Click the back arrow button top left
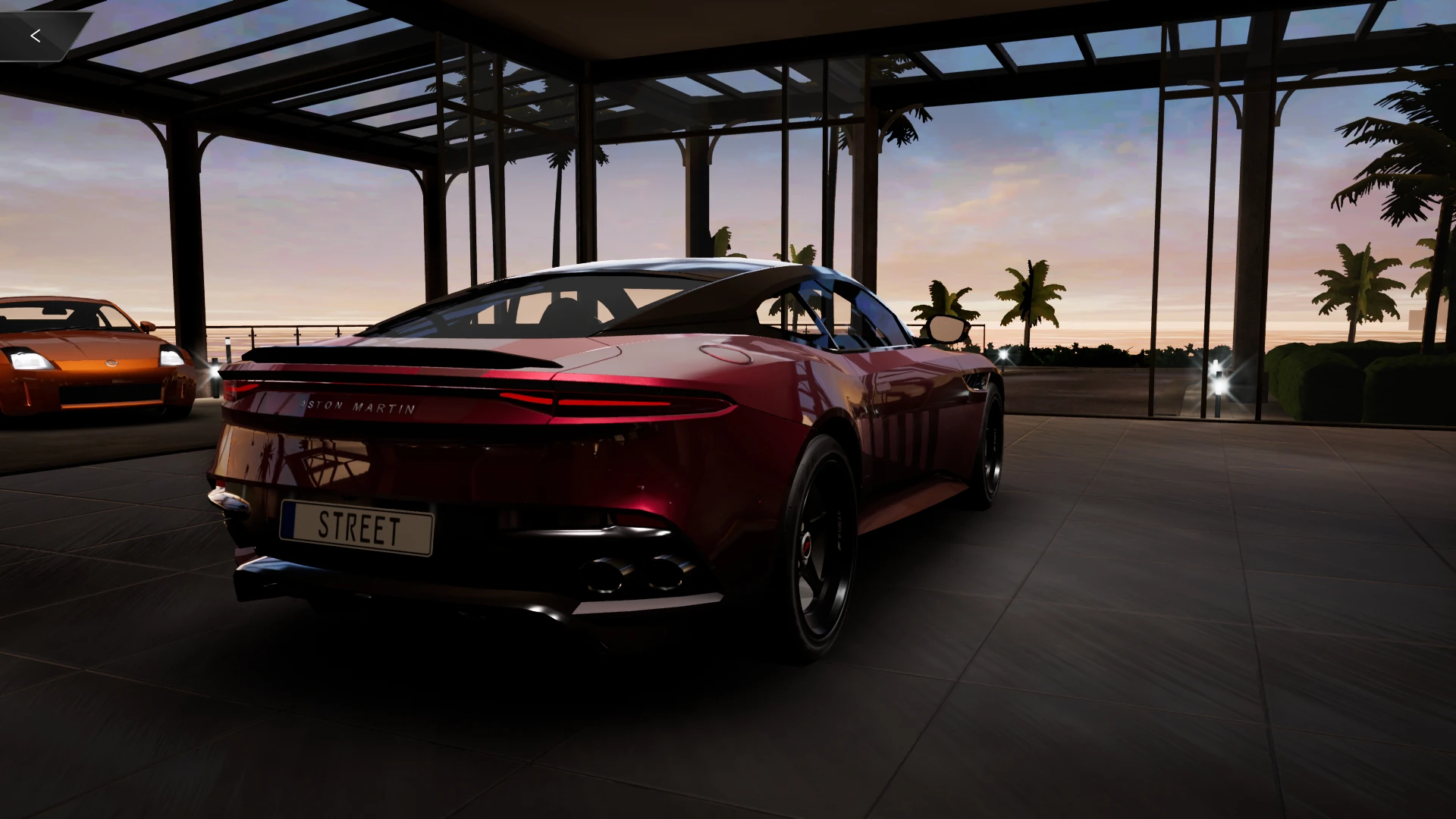This screenshot has height=819, width=1456. (36, 35)
